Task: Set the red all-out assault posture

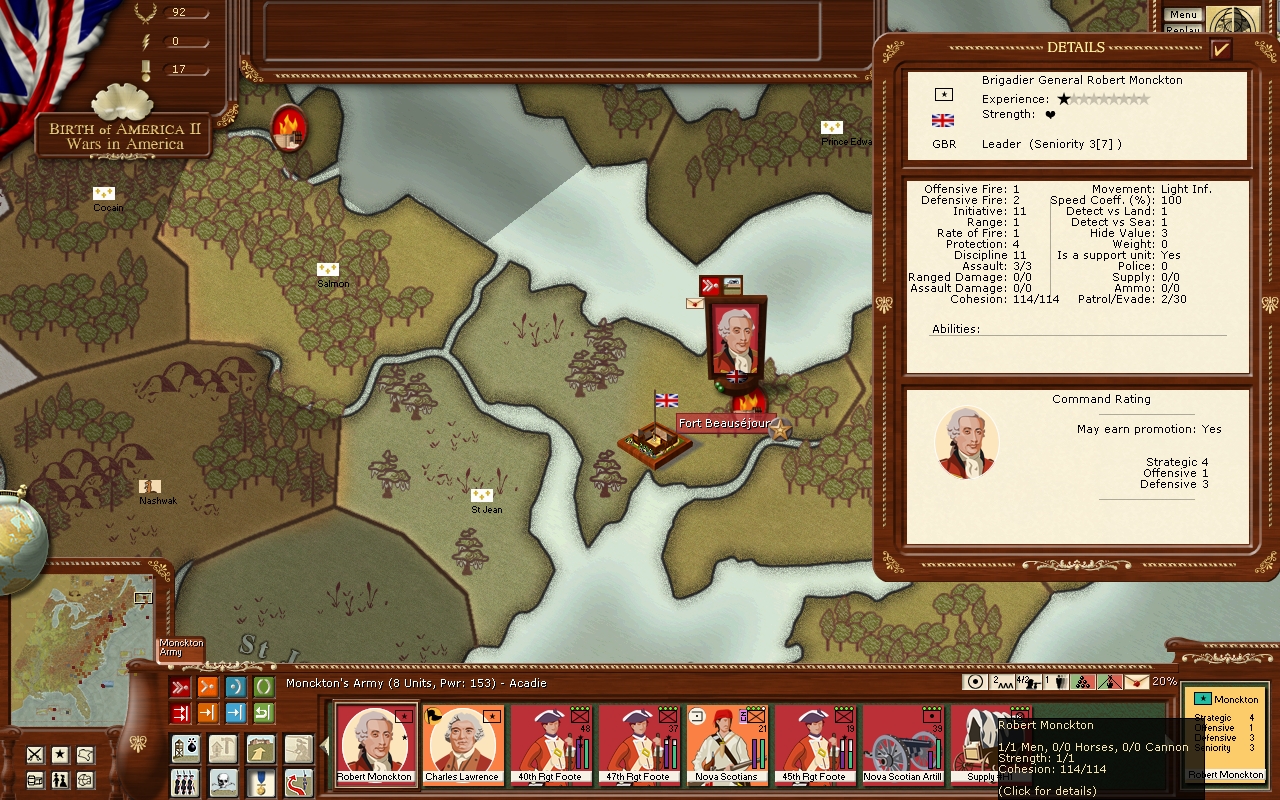Action: pyautogui.click(x=180, y=687)
